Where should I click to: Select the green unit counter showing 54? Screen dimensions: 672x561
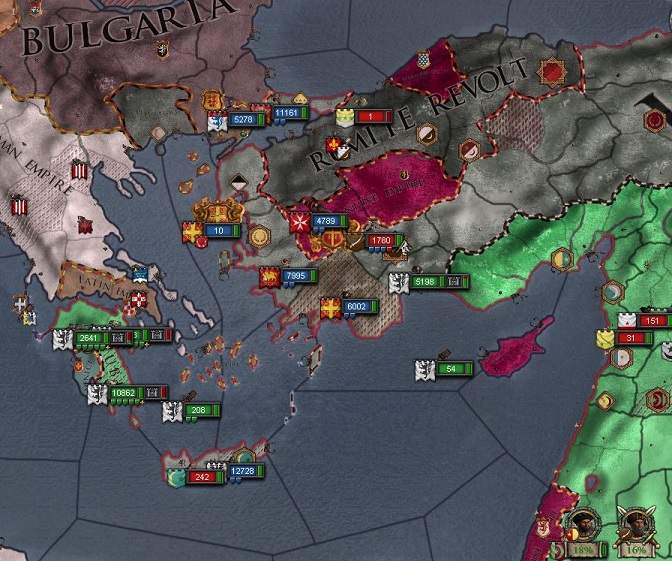452,369
